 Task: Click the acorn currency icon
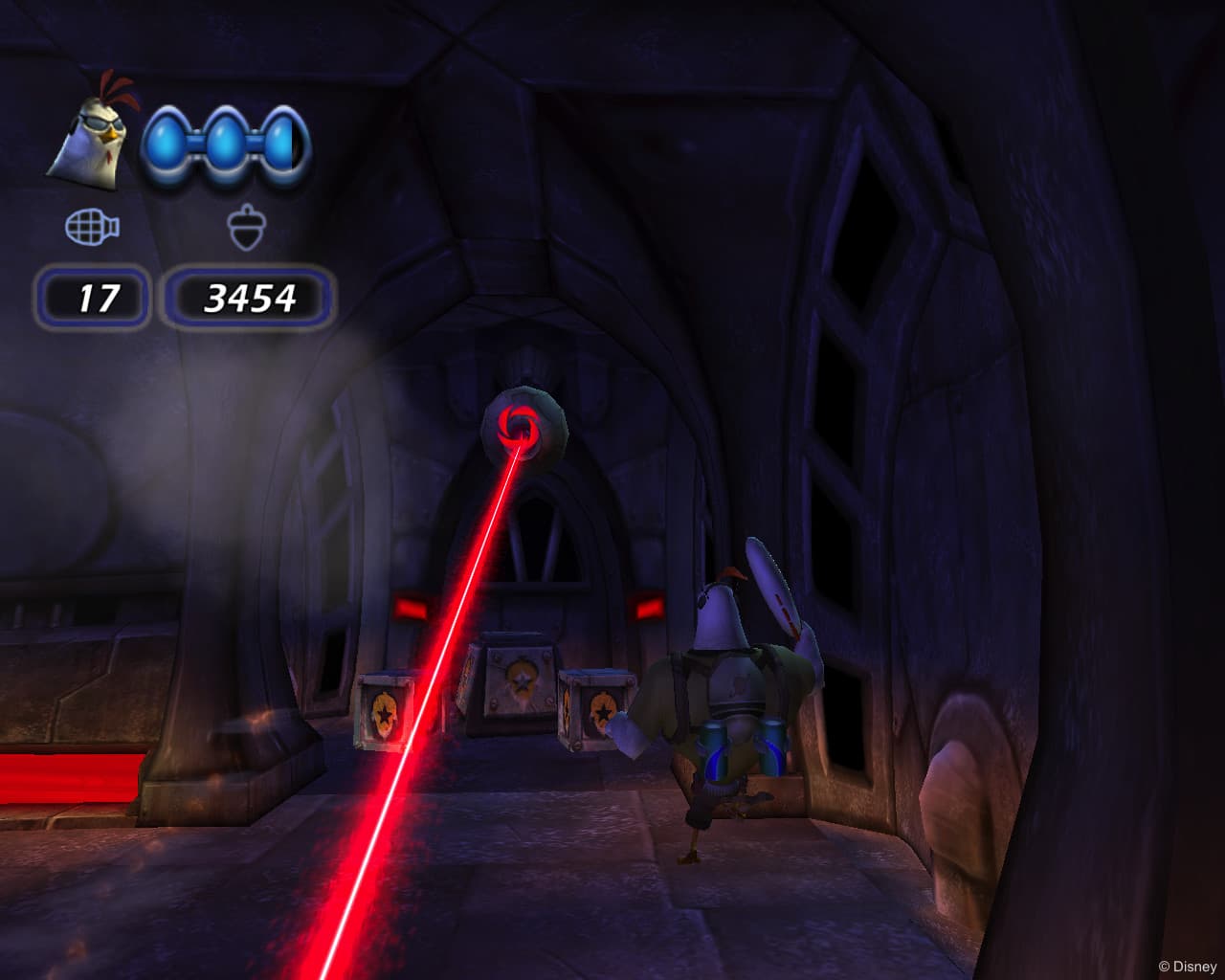pyautogui.click(x=247, y=227)
